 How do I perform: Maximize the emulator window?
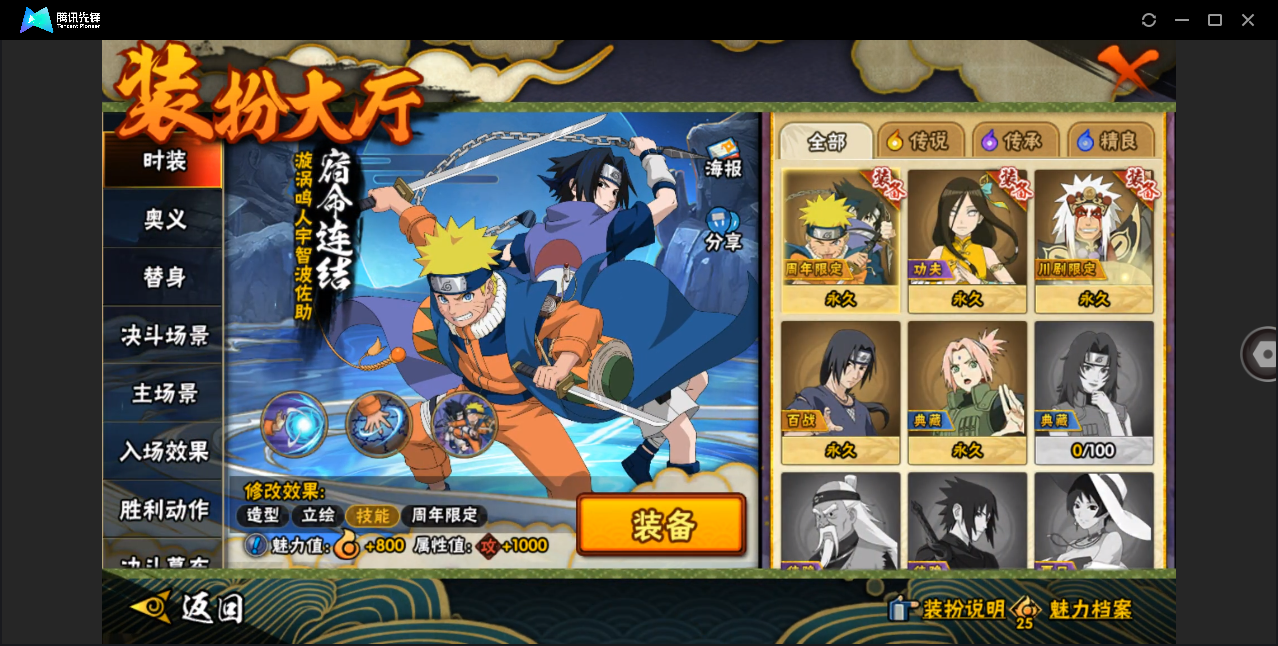(x=1215, y=20)
